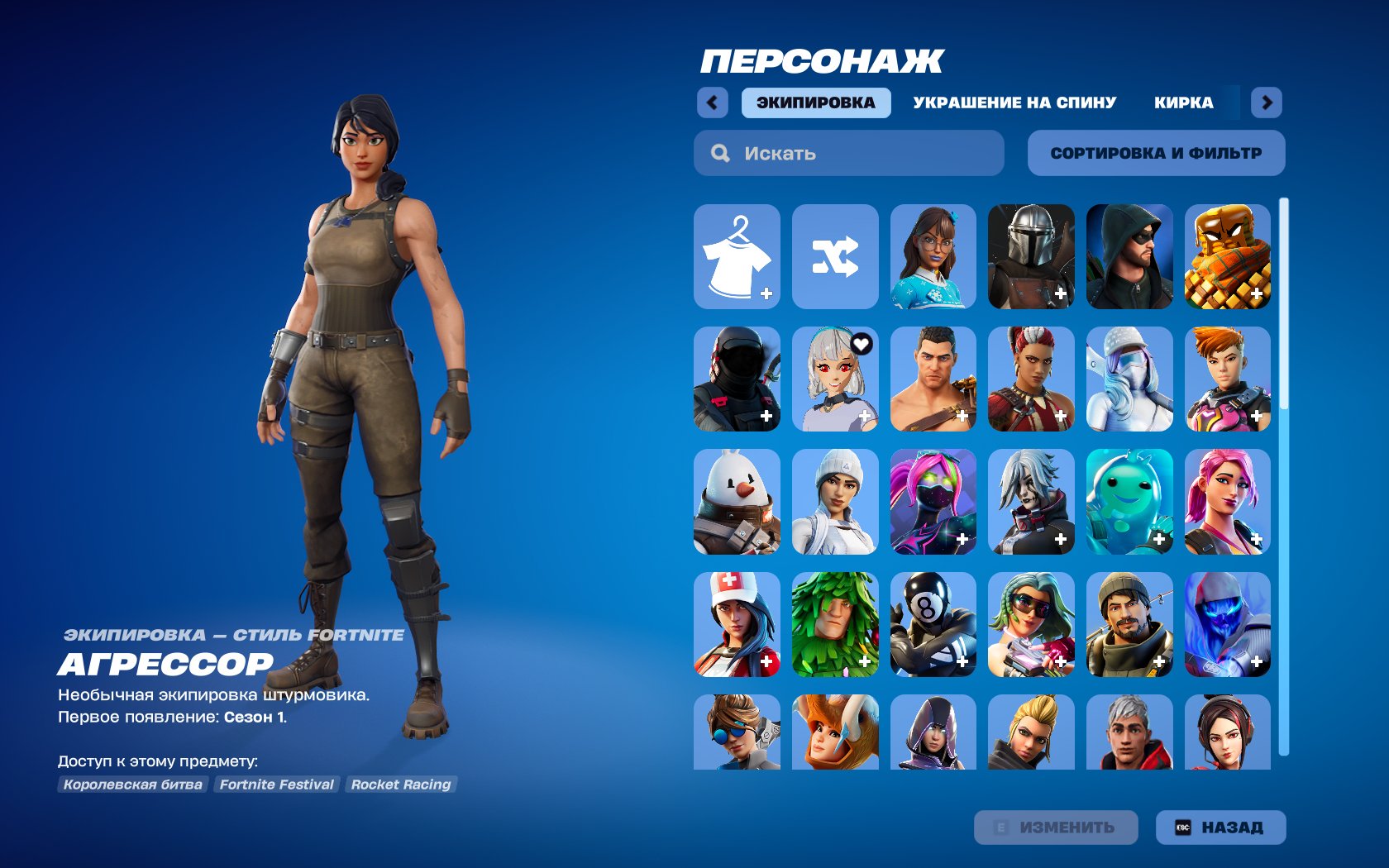The image size is (1389, 868).
Task: Click the magnifying glass search icon
Action: point(718,152)
